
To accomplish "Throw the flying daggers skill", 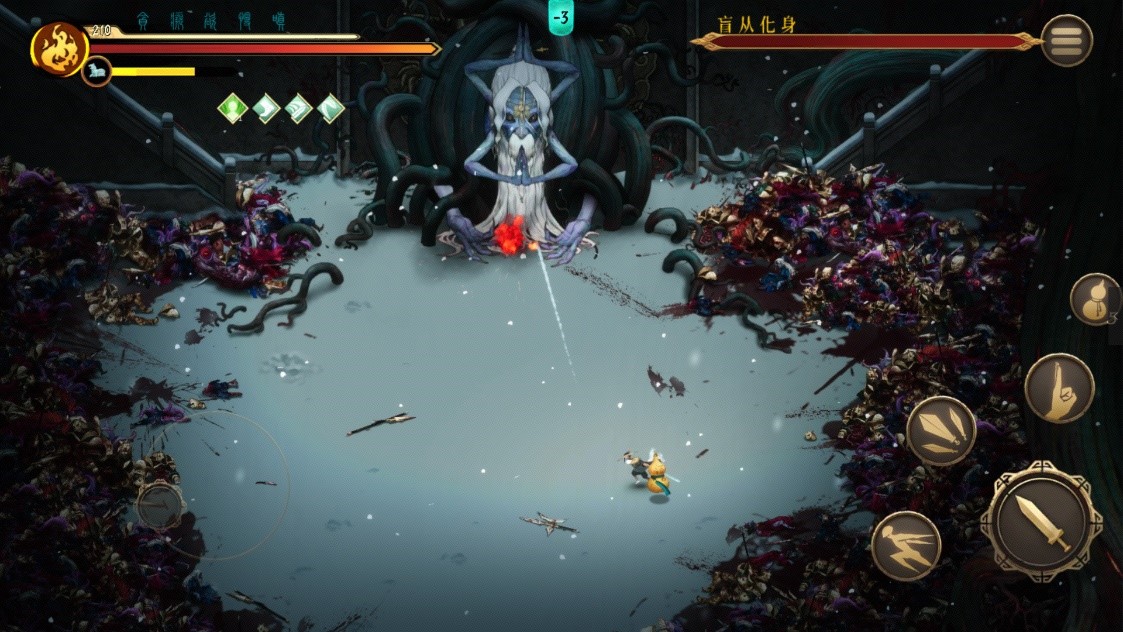I will tap(941, 431).
